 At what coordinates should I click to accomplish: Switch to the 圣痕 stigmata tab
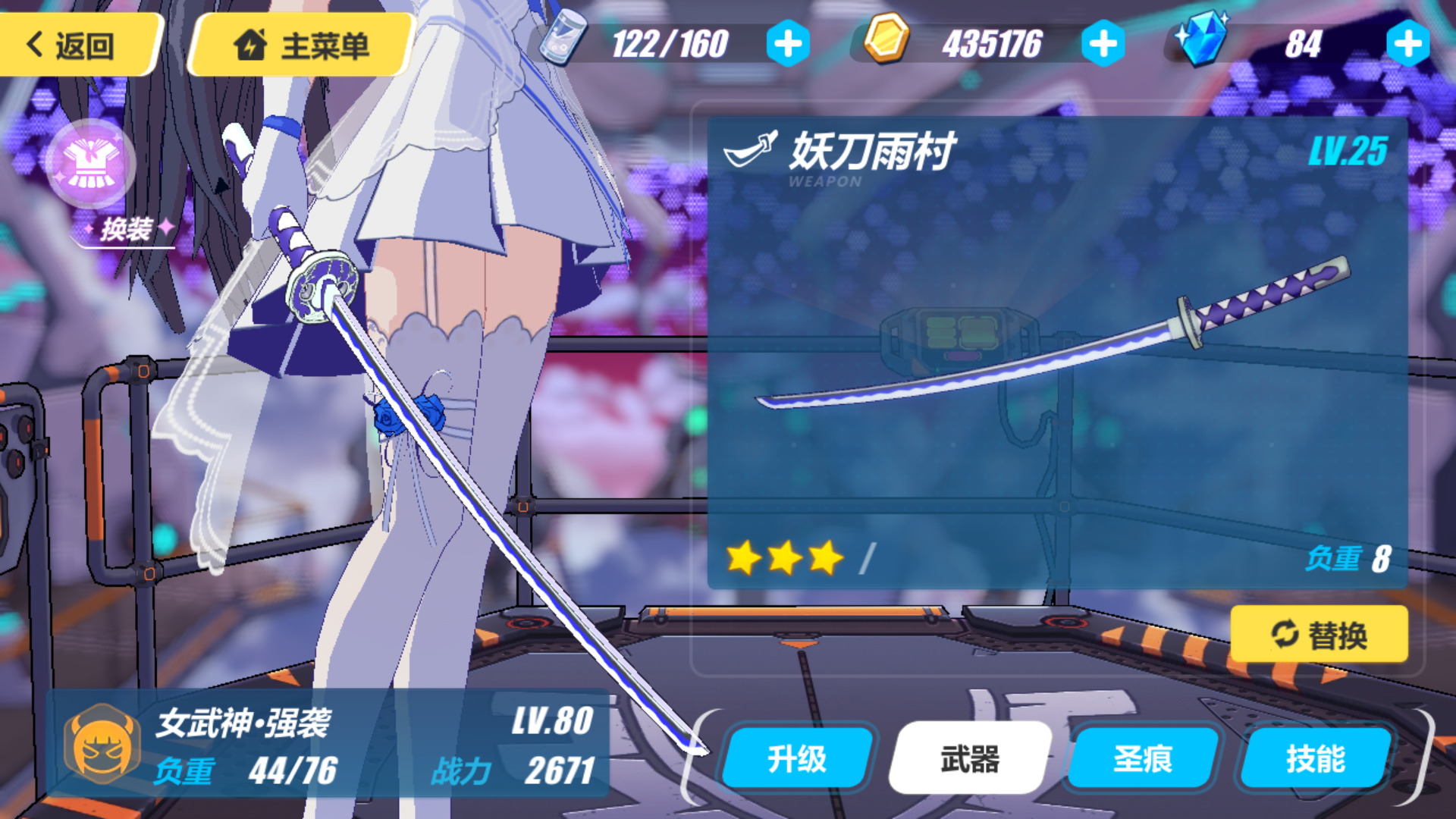(1140, 758)
